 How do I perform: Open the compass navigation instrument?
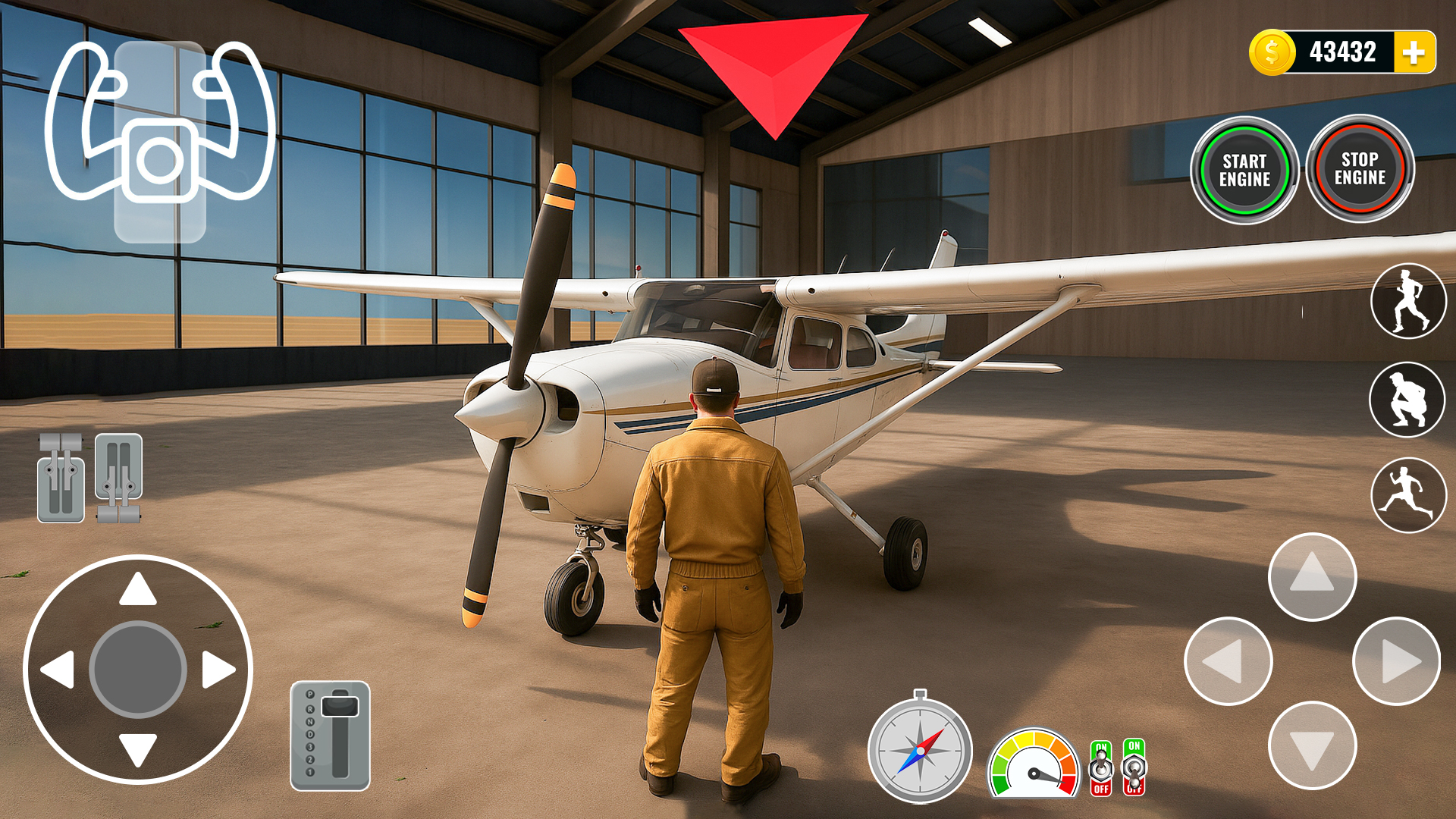pyautogui.click(x=920, y=751)
